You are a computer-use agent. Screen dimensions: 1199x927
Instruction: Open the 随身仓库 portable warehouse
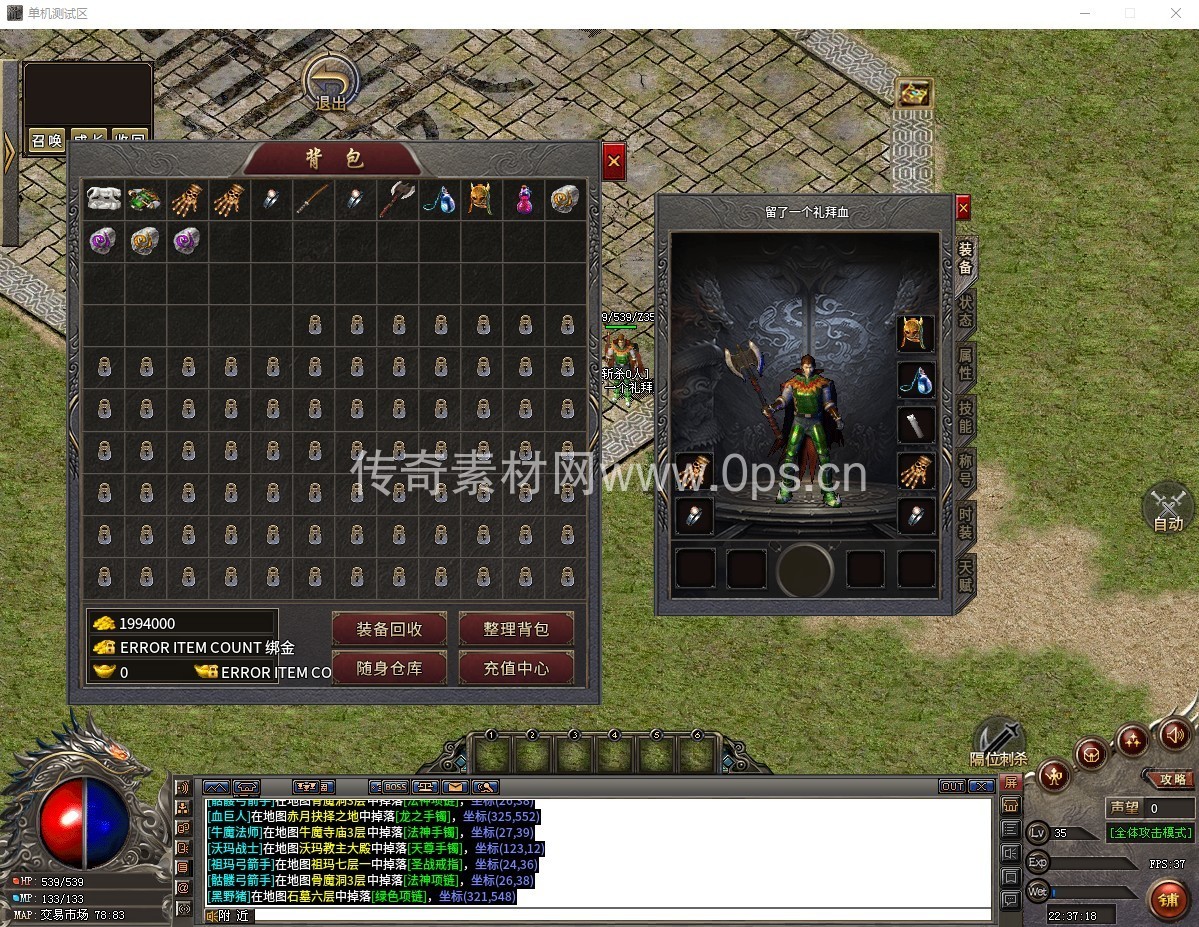pyautogui.click(x=389, y=668)
